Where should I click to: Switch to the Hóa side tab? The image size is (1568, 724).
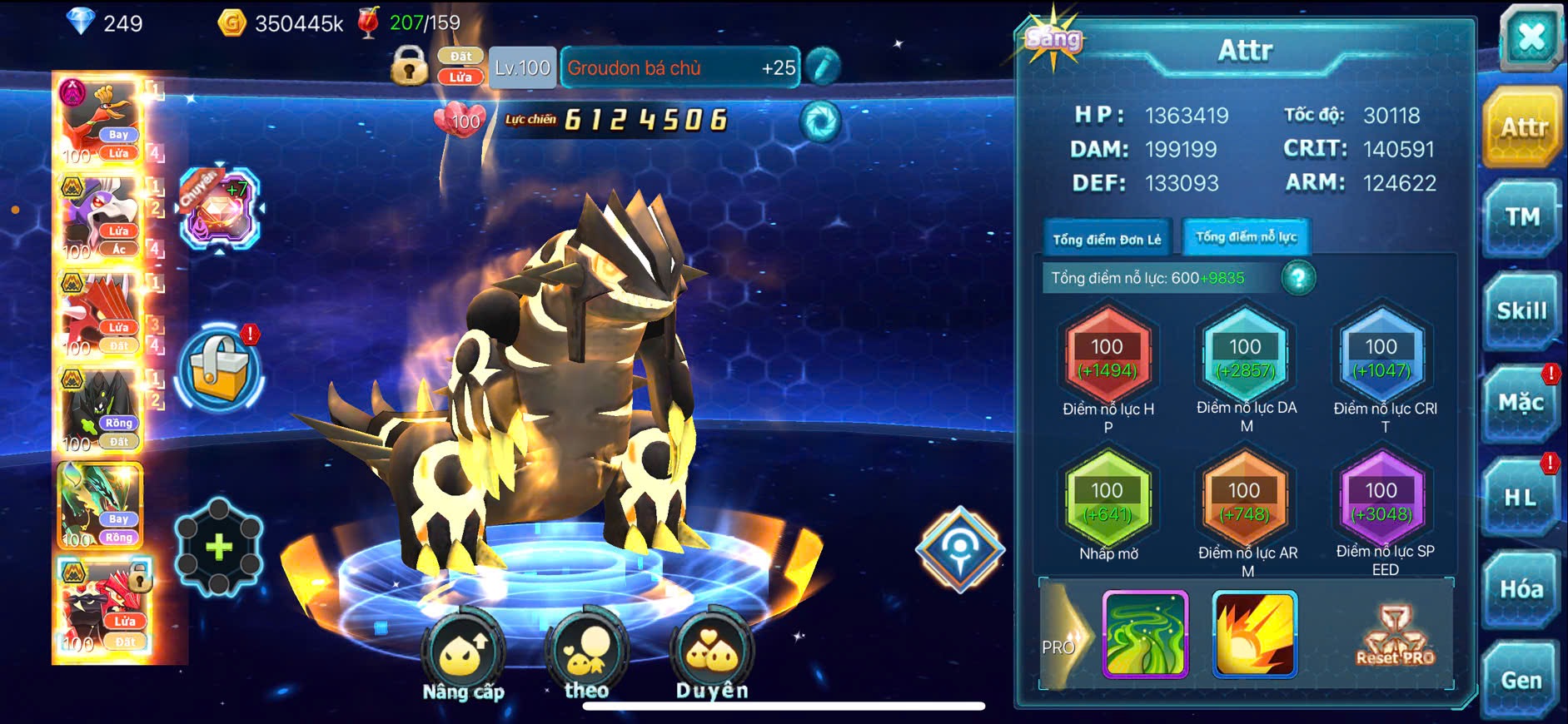[x=1521, y=589]
